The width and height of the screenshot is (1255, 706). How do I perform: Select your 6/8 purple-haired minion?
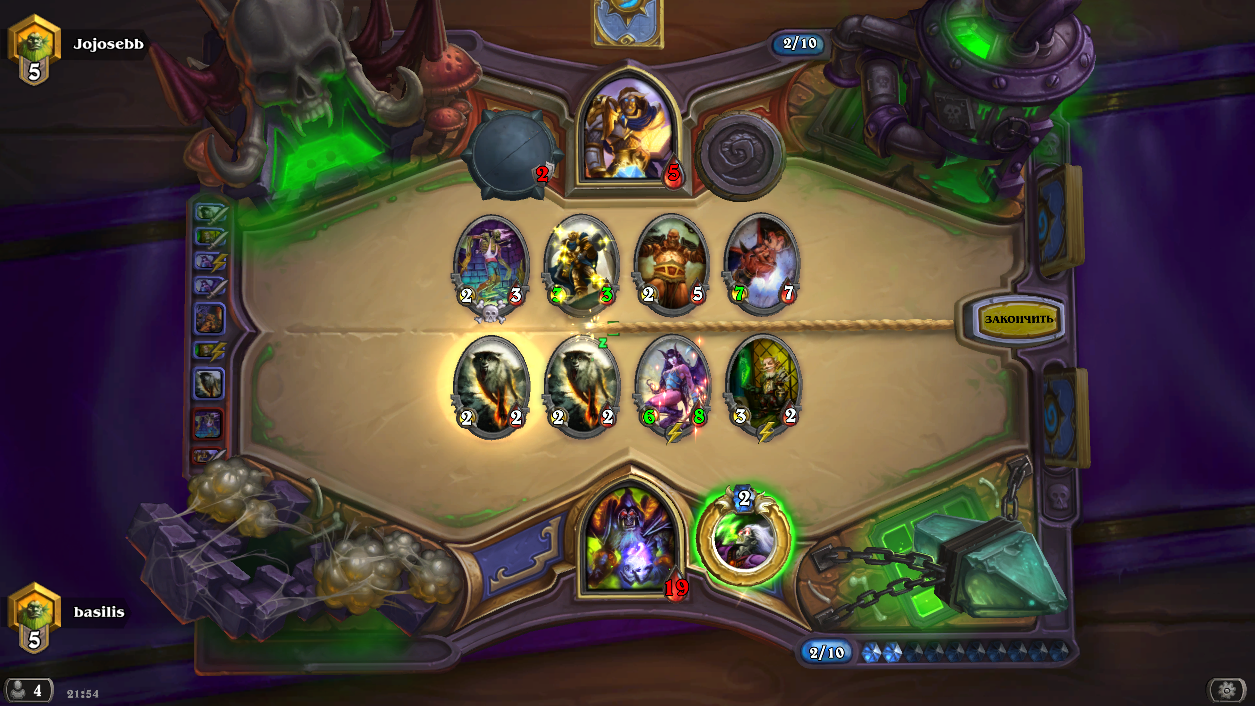click(x=672, y=385)
